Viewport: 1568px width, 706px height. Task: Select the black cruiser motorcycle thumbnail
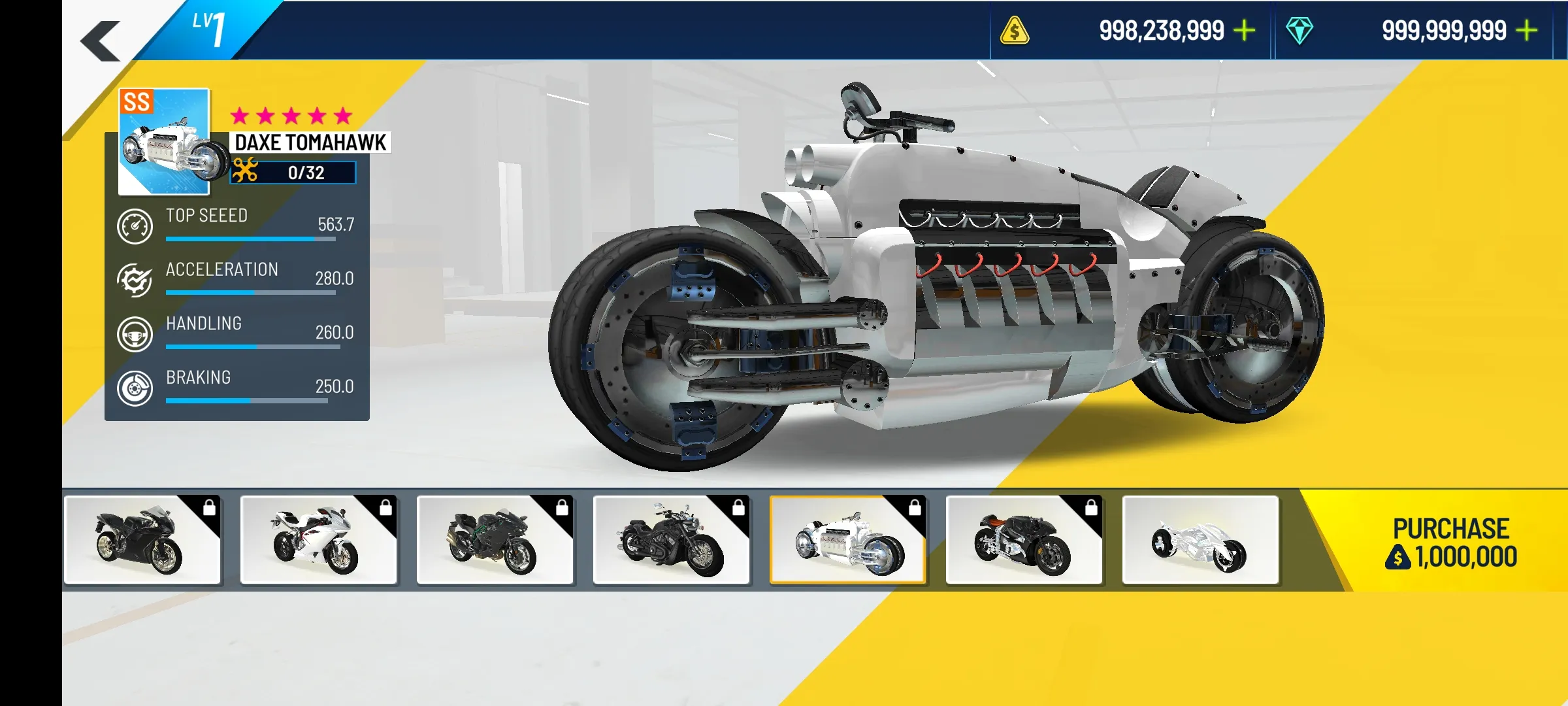pos(672,540)
